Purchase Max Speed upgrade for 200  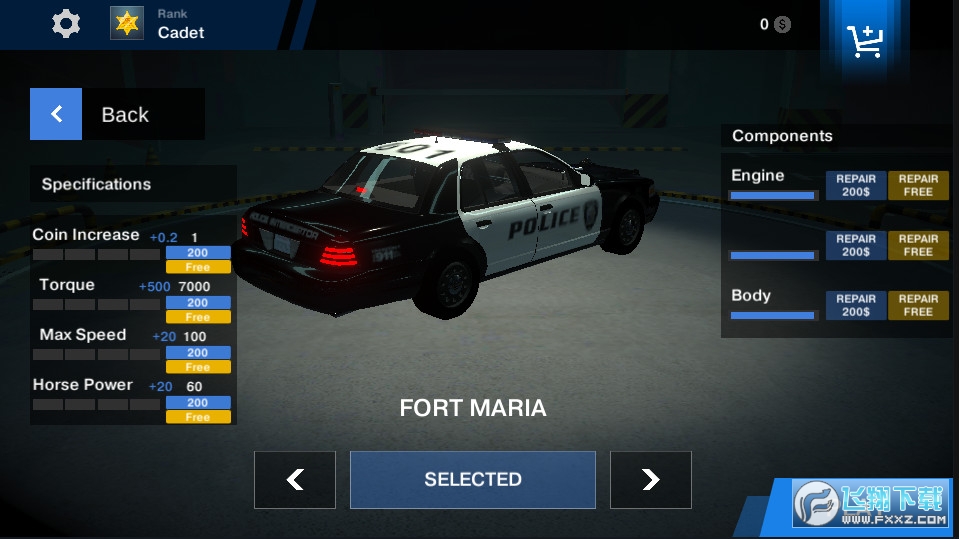click(198, 353)
